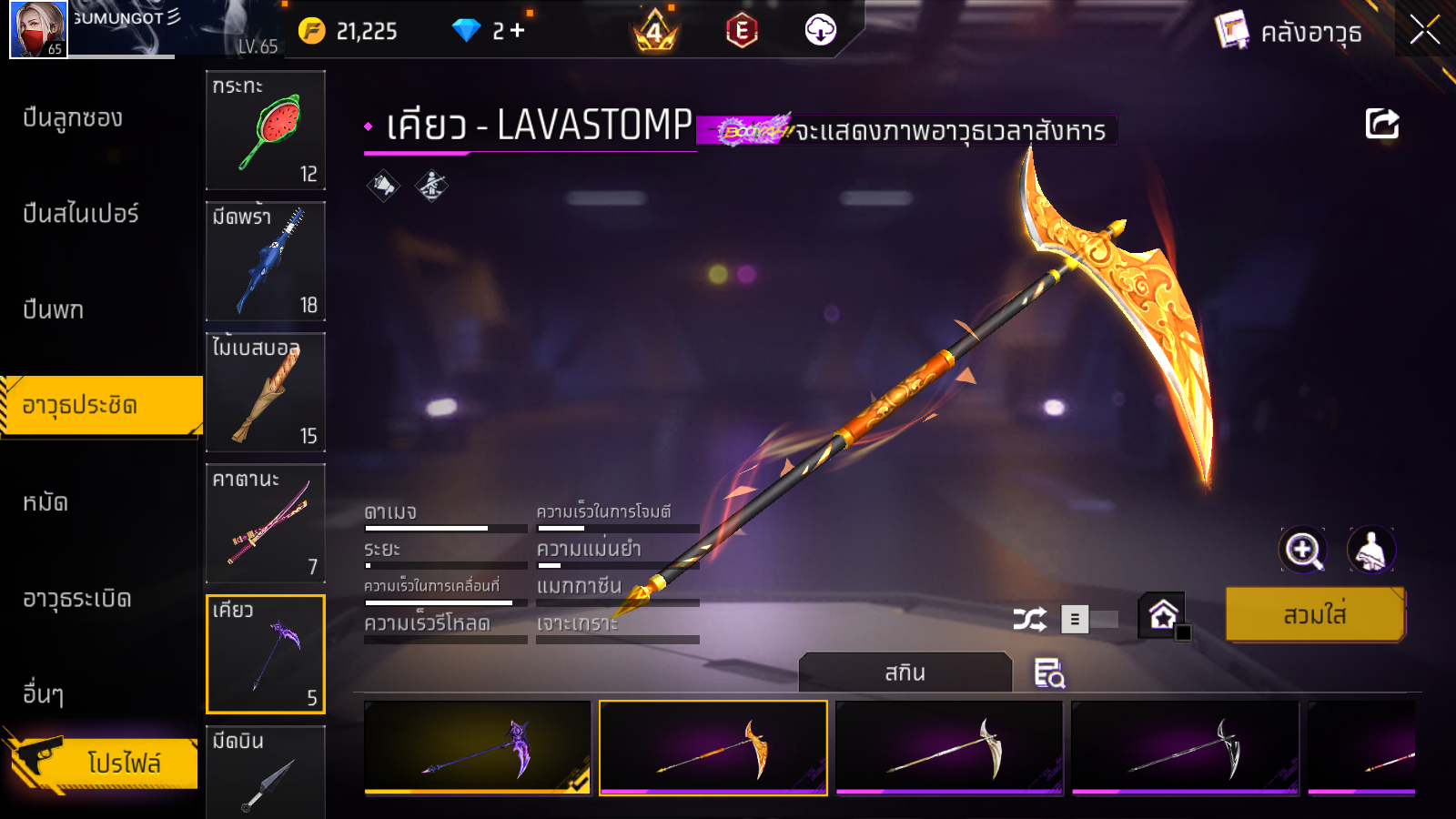Select the มีดบิน throwing knife slot
Viewport: 1456px width, 819px height.
266,772
